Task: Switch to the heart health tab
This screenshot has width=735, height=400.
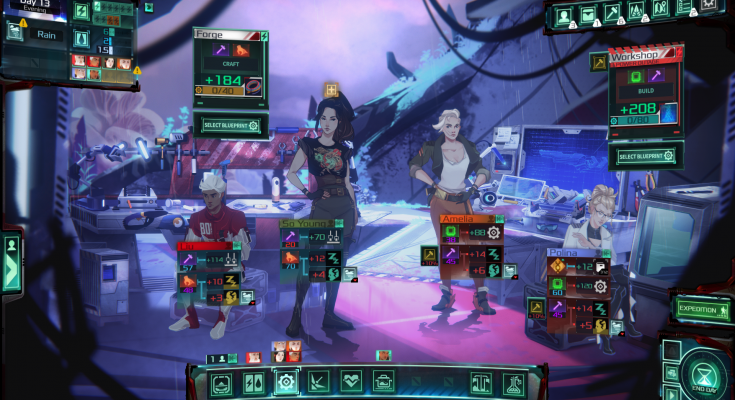Action: (x=350, y=382)
